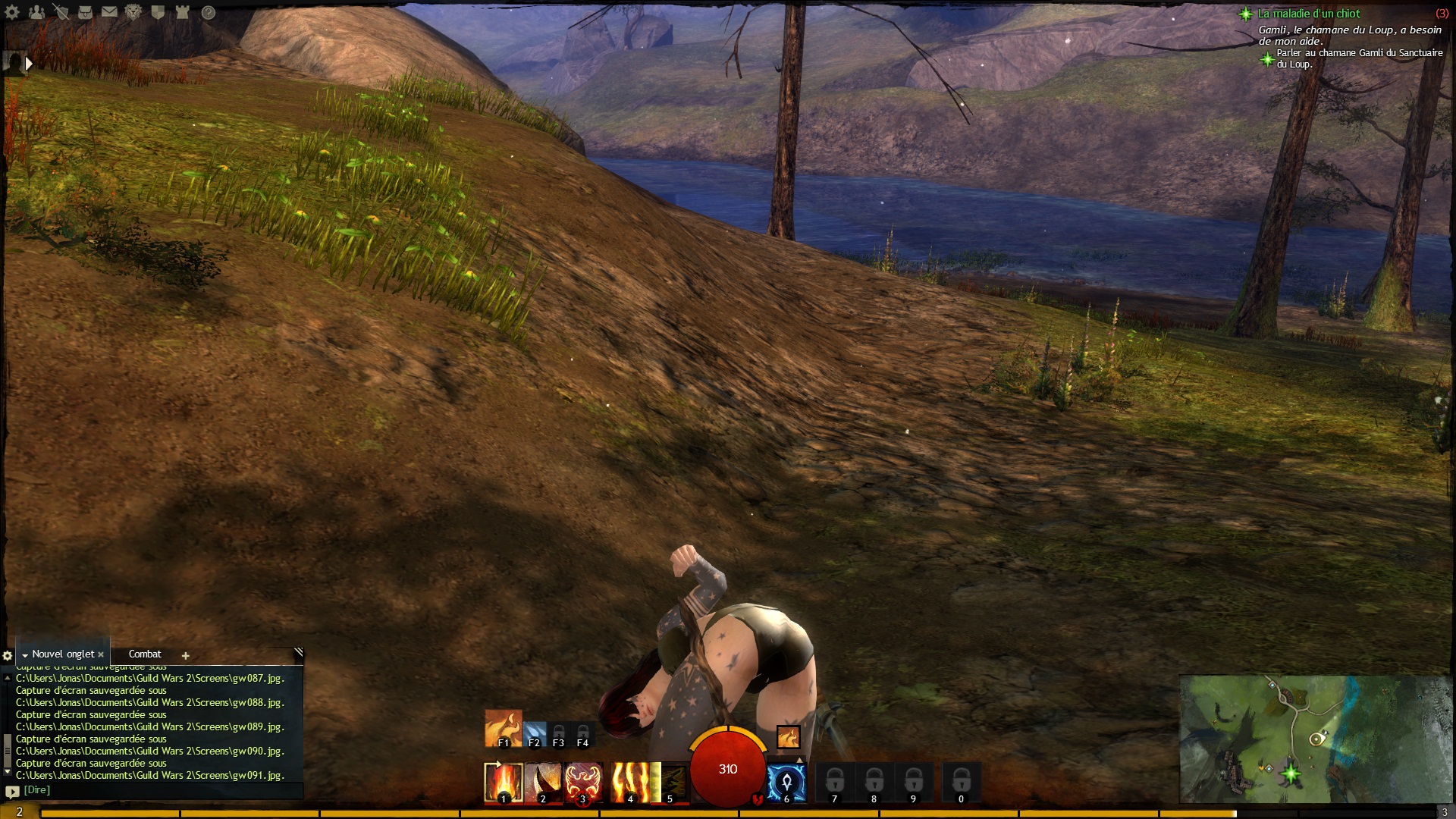Open the guild shield icon
1456x819 pixels.
point(158,12)
